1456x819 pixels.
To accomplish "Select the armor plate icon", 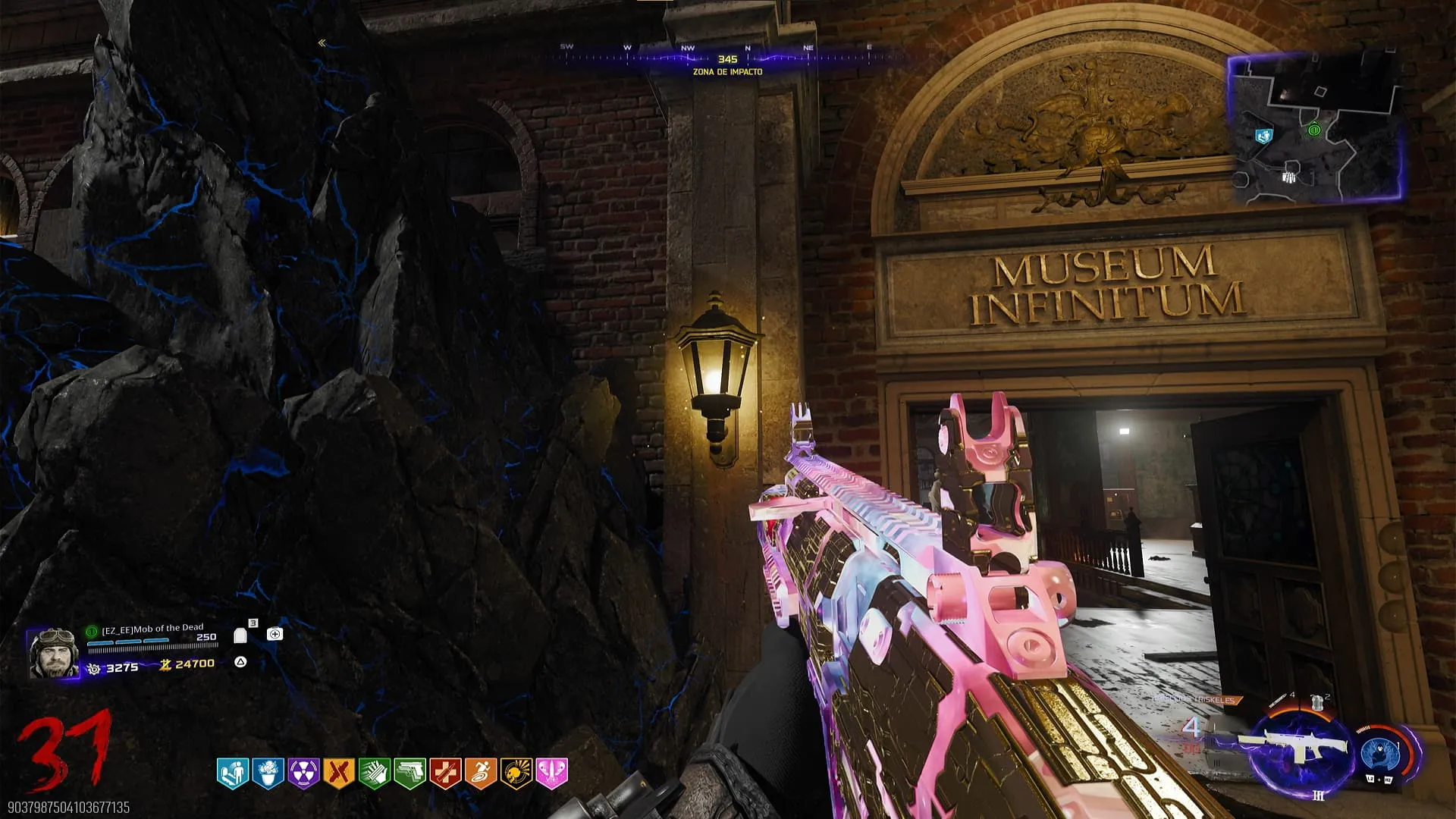I will [x=240, y=635].
